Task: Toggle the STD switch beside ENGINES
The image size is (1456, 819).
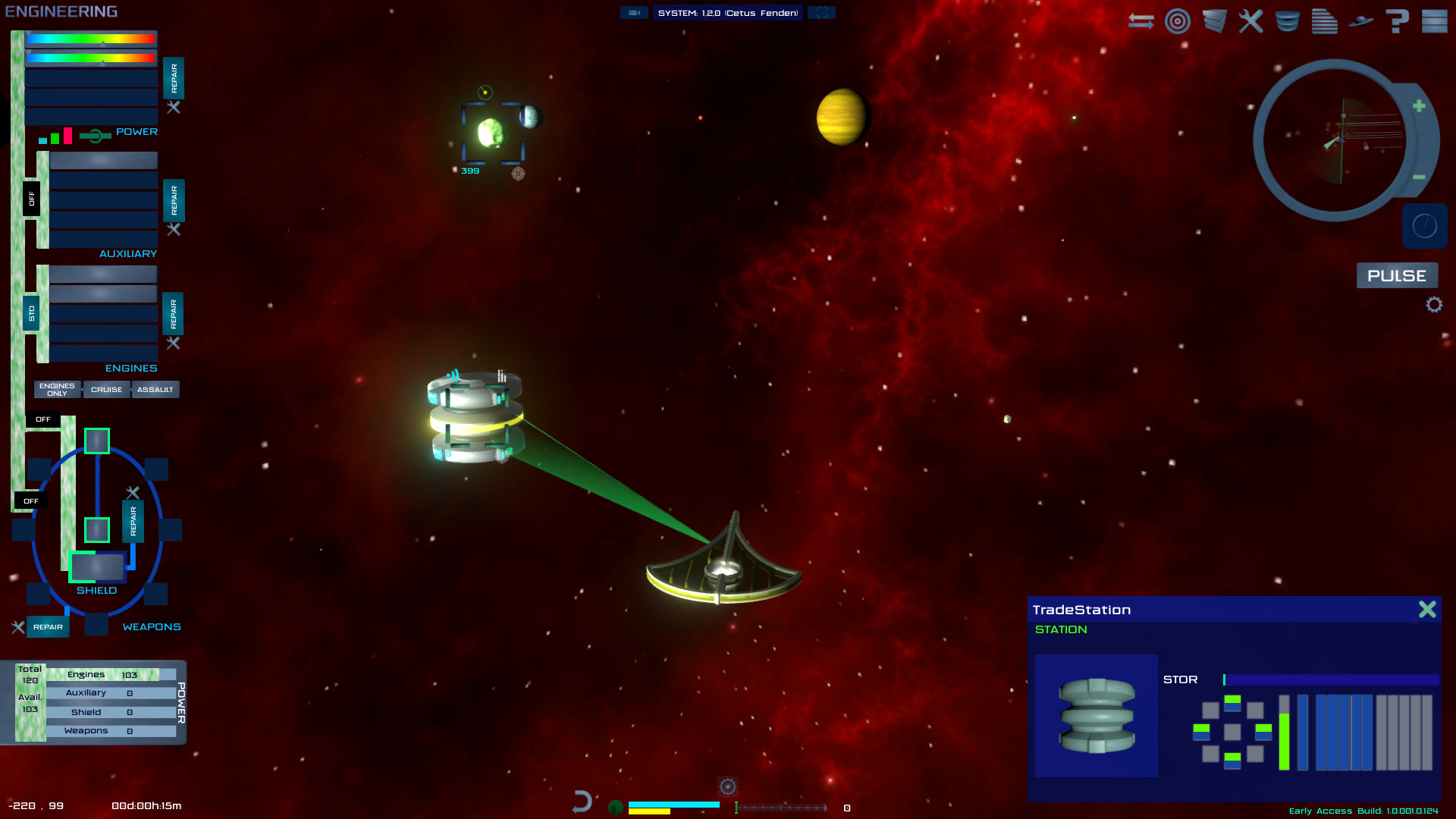Action: (33, 314)
